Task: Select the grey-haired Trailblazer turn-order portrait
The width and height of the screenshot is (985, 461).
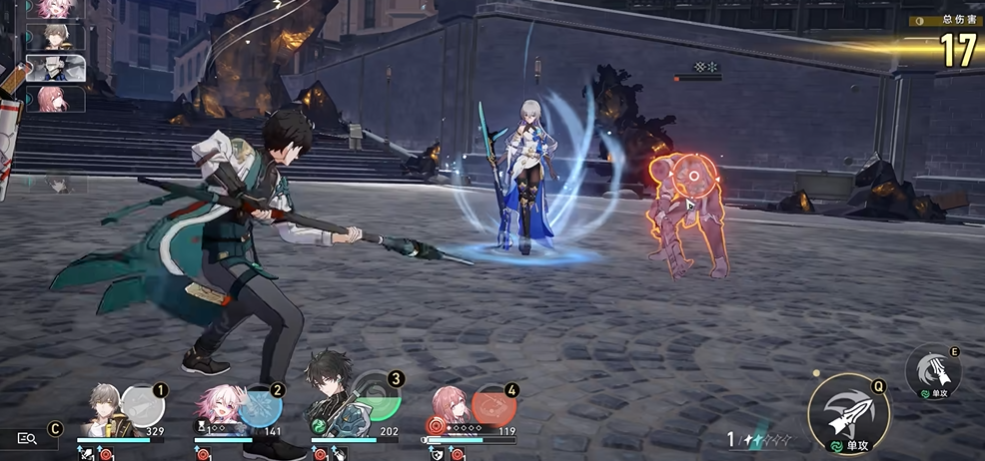Action: tap(56, 38)
